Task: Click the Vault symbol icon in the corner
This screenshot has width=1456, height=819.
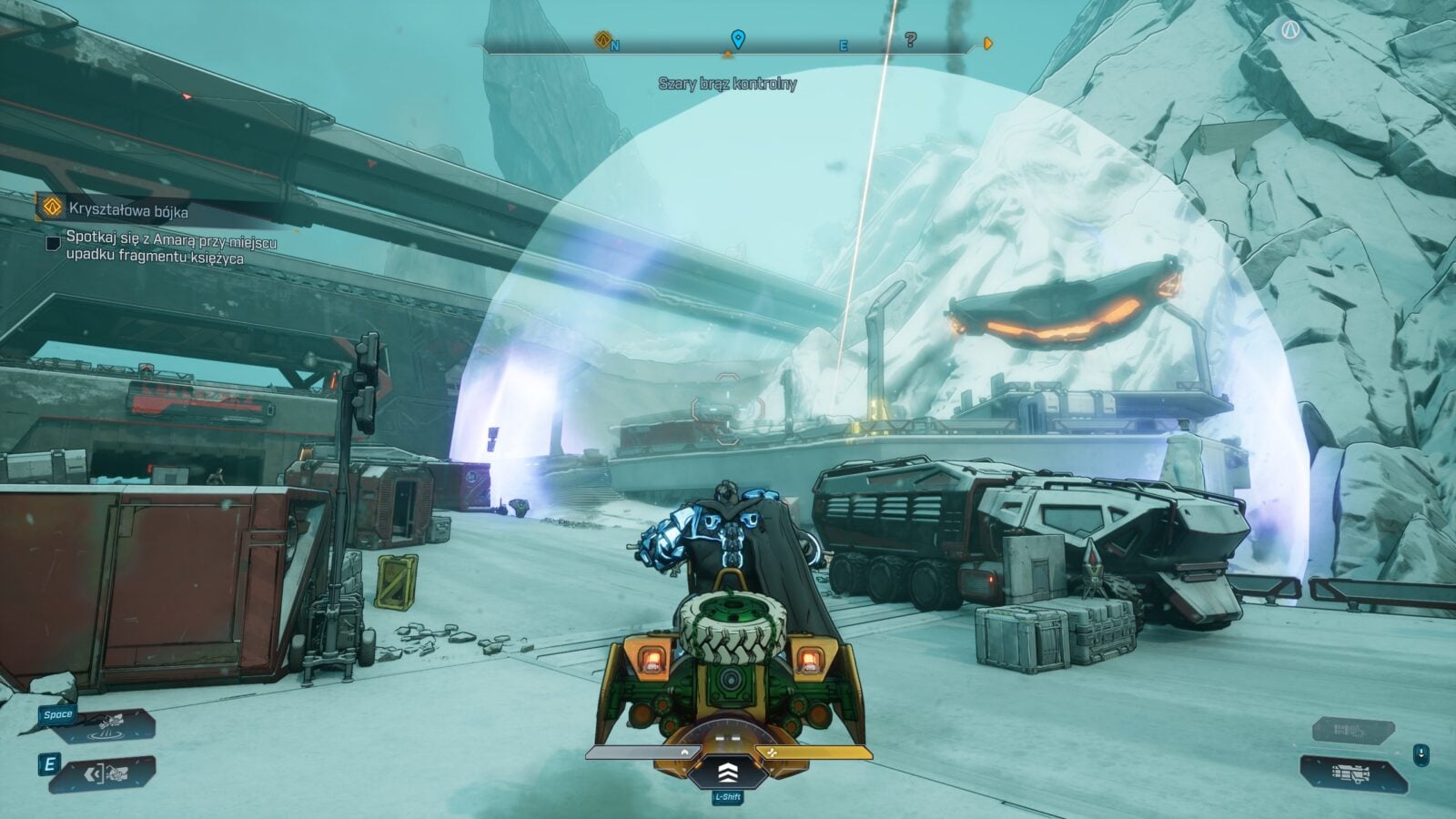Action: [x=1289, y=31]
